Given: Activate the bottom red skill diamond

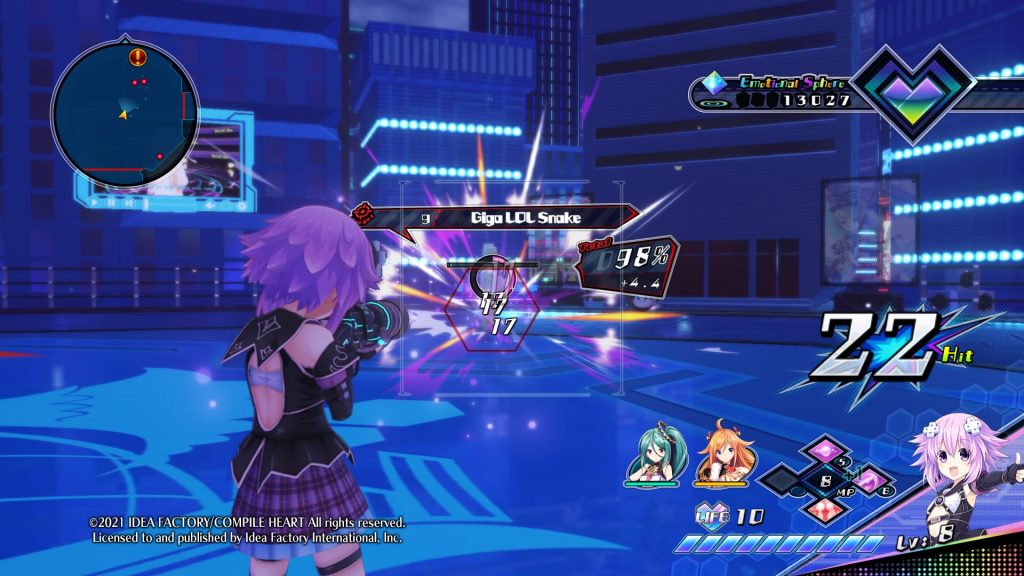Looking at the screenshot, I should (827, 513).
